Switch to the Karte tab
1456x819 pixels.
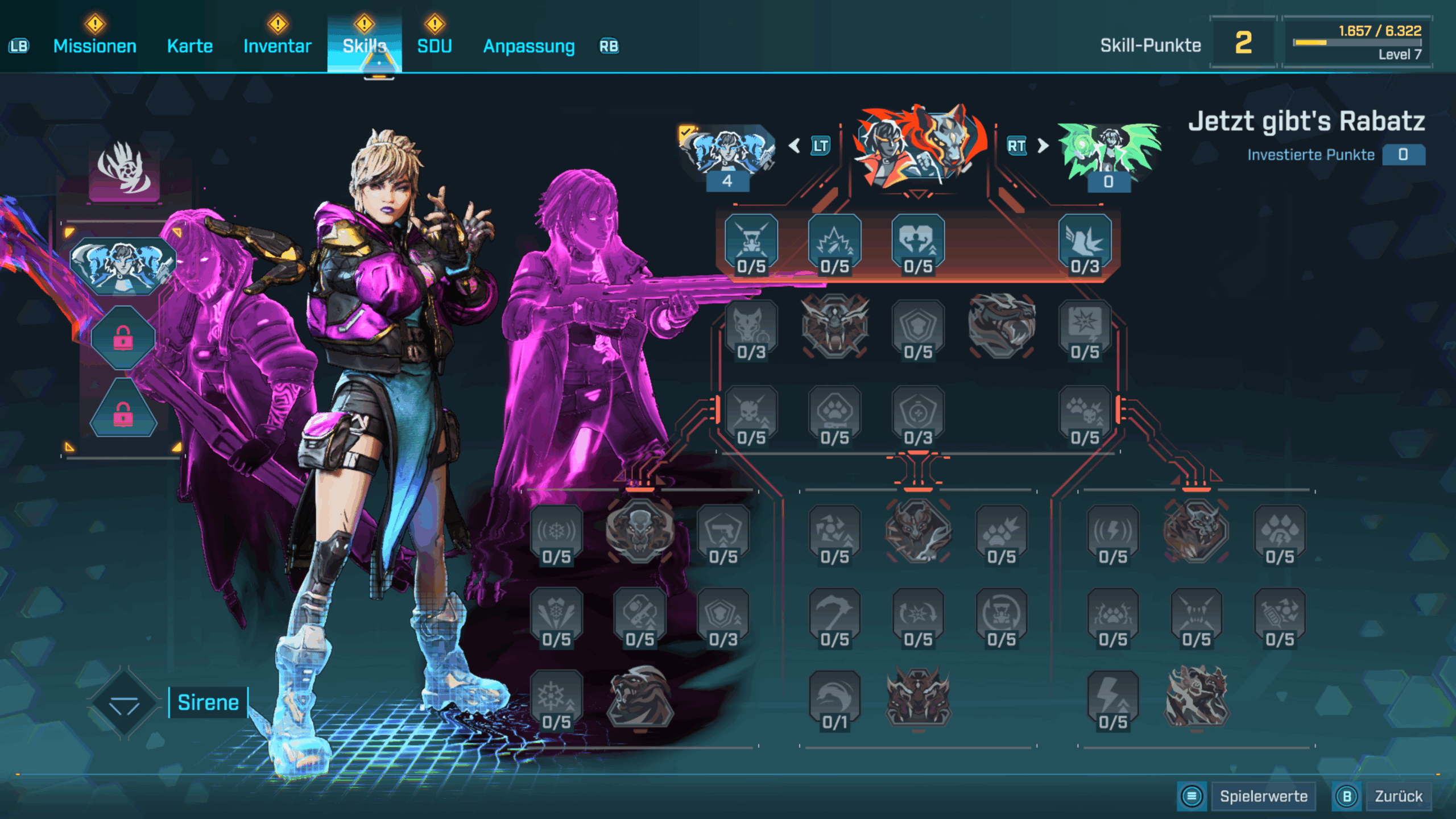(x=190, y=46)
